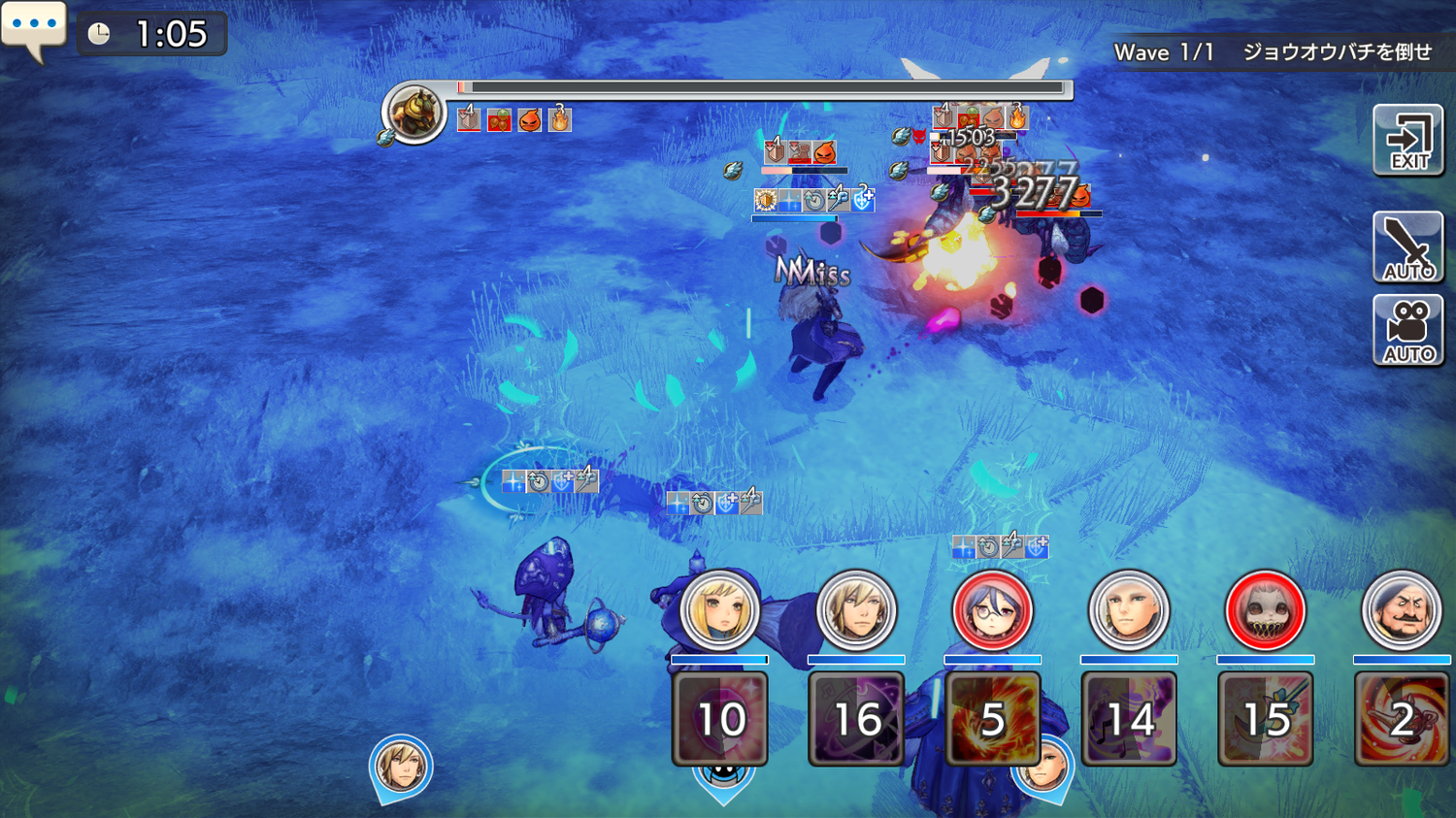The image size is (1456, 818).
Task: Exit the battle with EXIT button
Action: coord(1407,142)
